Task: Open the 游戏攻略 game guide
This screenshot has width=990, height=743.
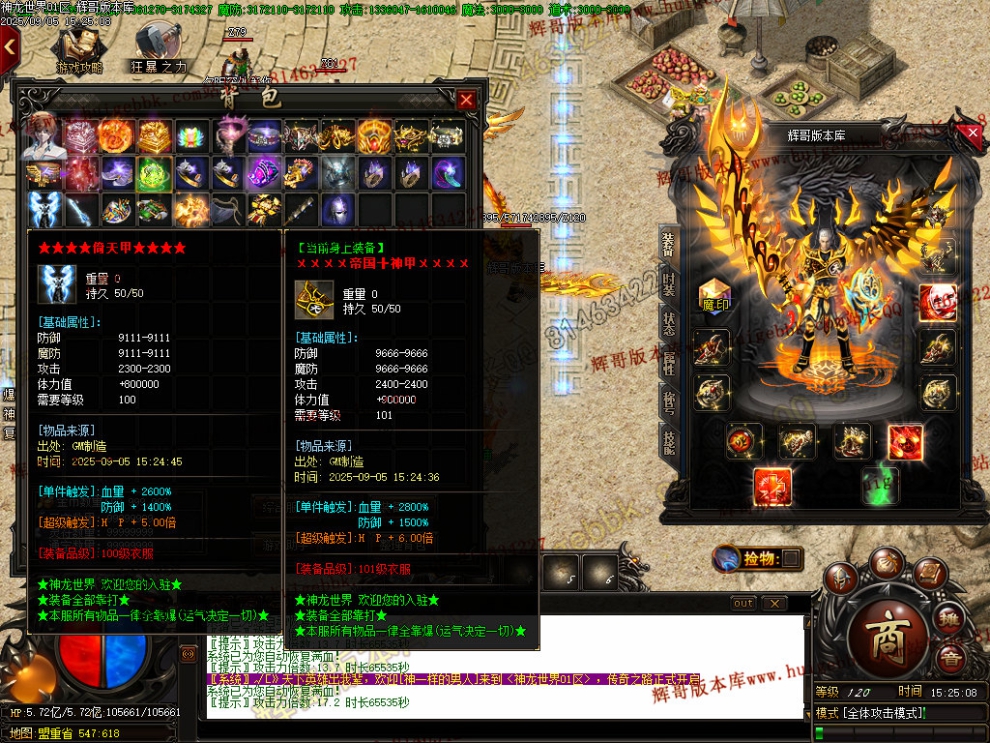Action: pyautogui.click(x=79, y=50)
